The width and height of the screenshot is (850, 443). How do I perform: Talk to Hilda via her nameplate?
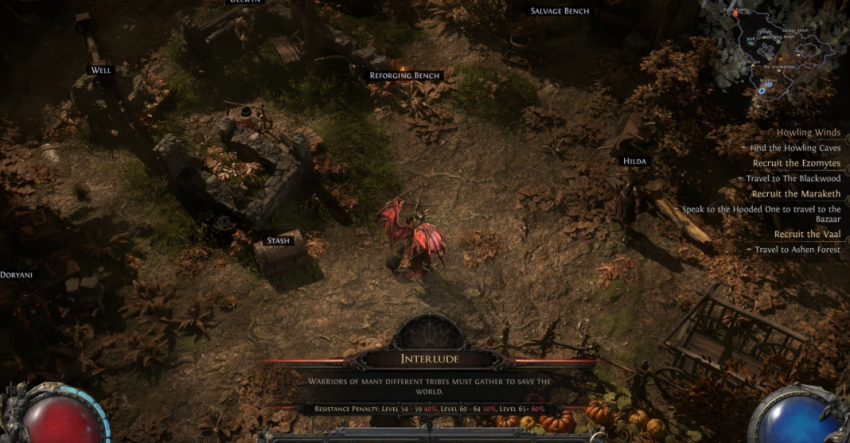[x=634, y=161]
